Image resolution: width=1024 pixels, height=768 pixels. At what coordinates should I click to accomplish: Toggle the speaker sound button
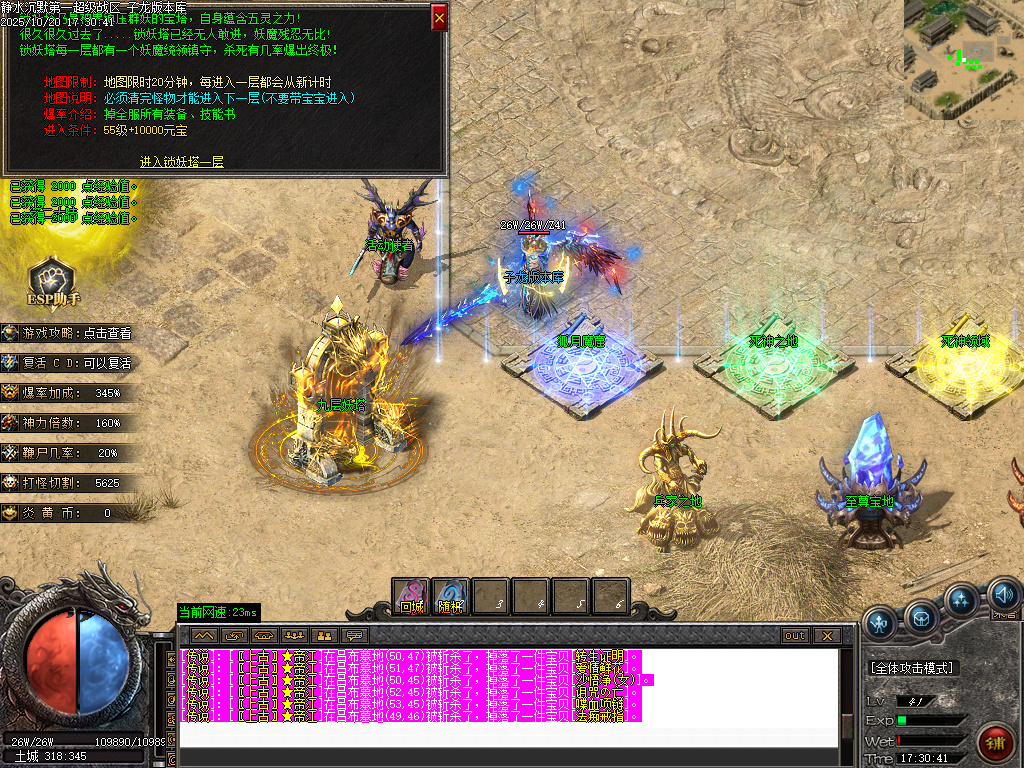click(1004, 598)
